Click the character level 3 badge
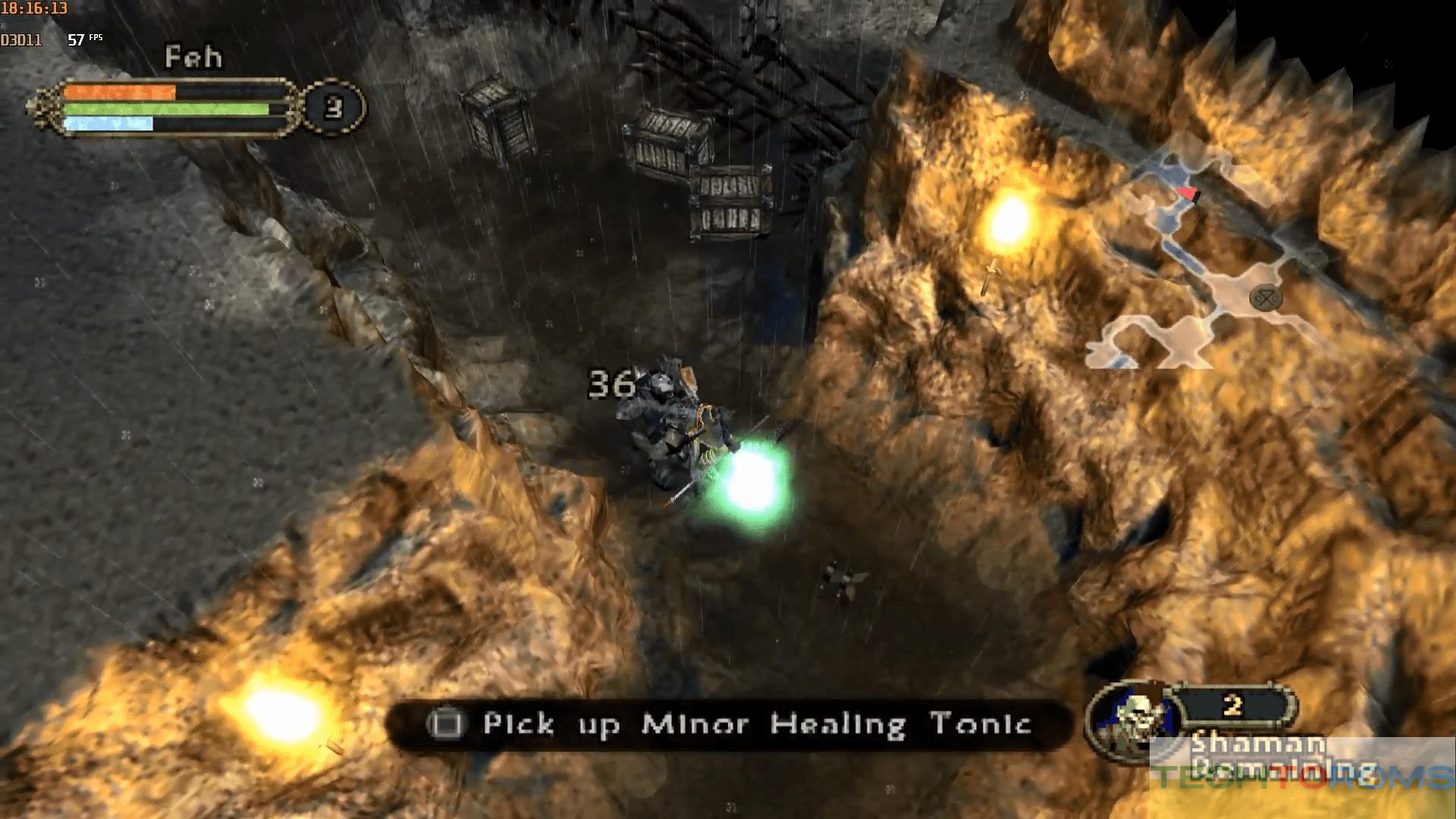Screen dimensions: 1456x819 334,108
